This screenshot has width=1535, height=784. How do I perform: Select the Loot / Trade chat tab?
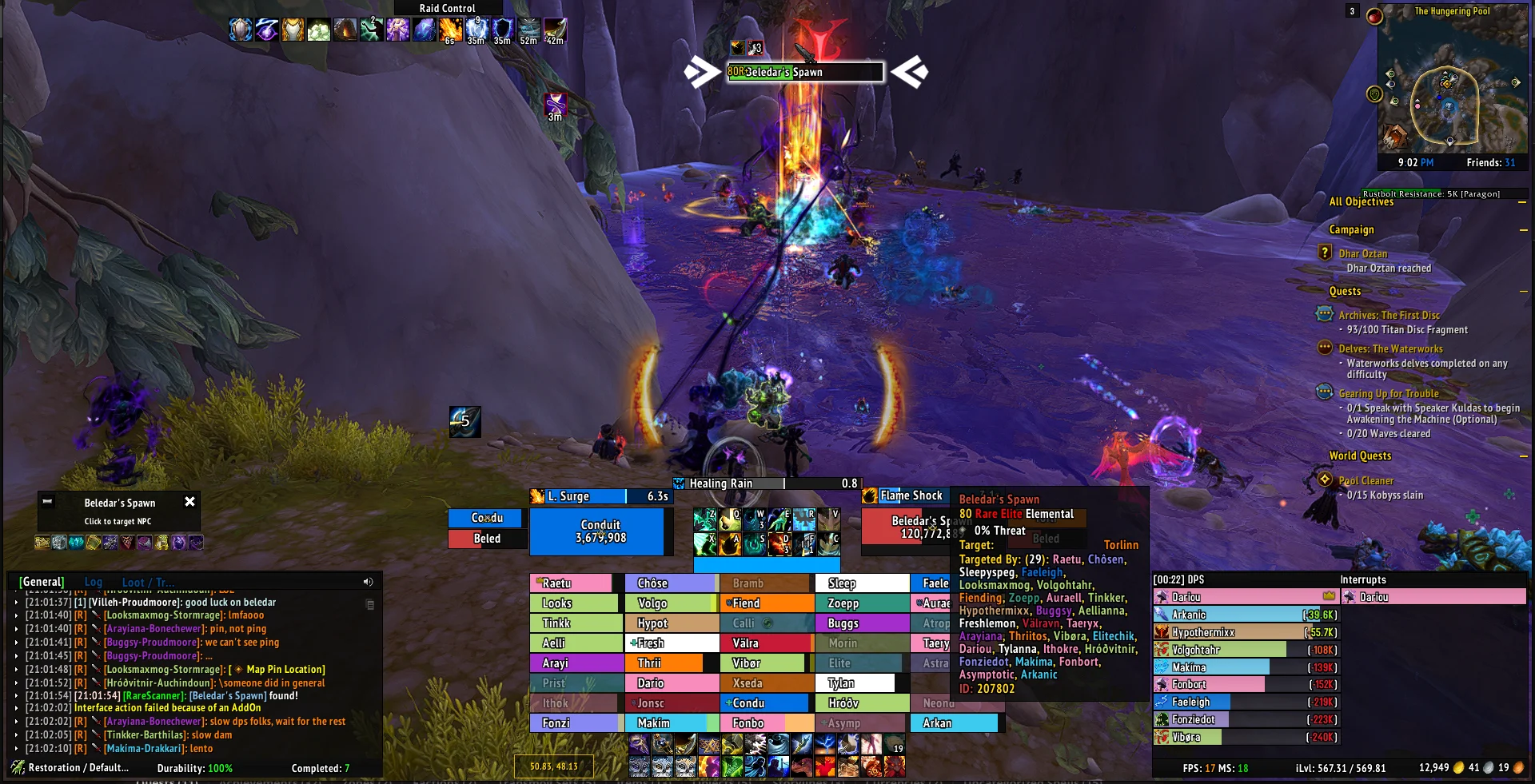148,583
